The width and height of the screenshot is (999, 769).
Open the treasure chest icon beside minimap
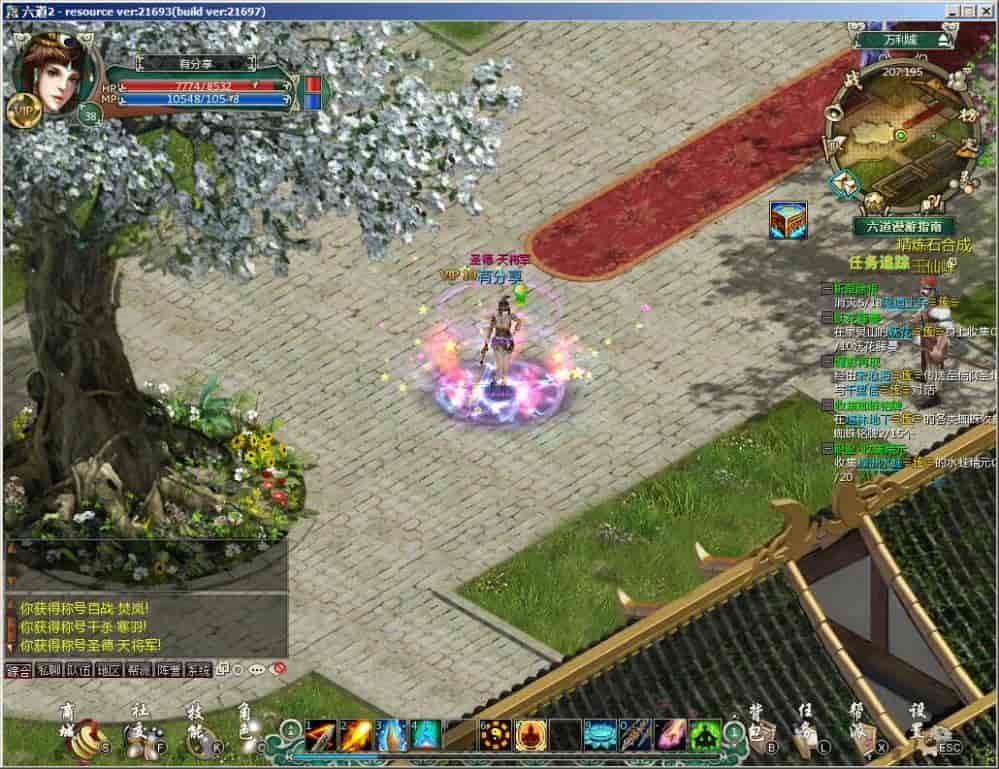coord(788,219)
